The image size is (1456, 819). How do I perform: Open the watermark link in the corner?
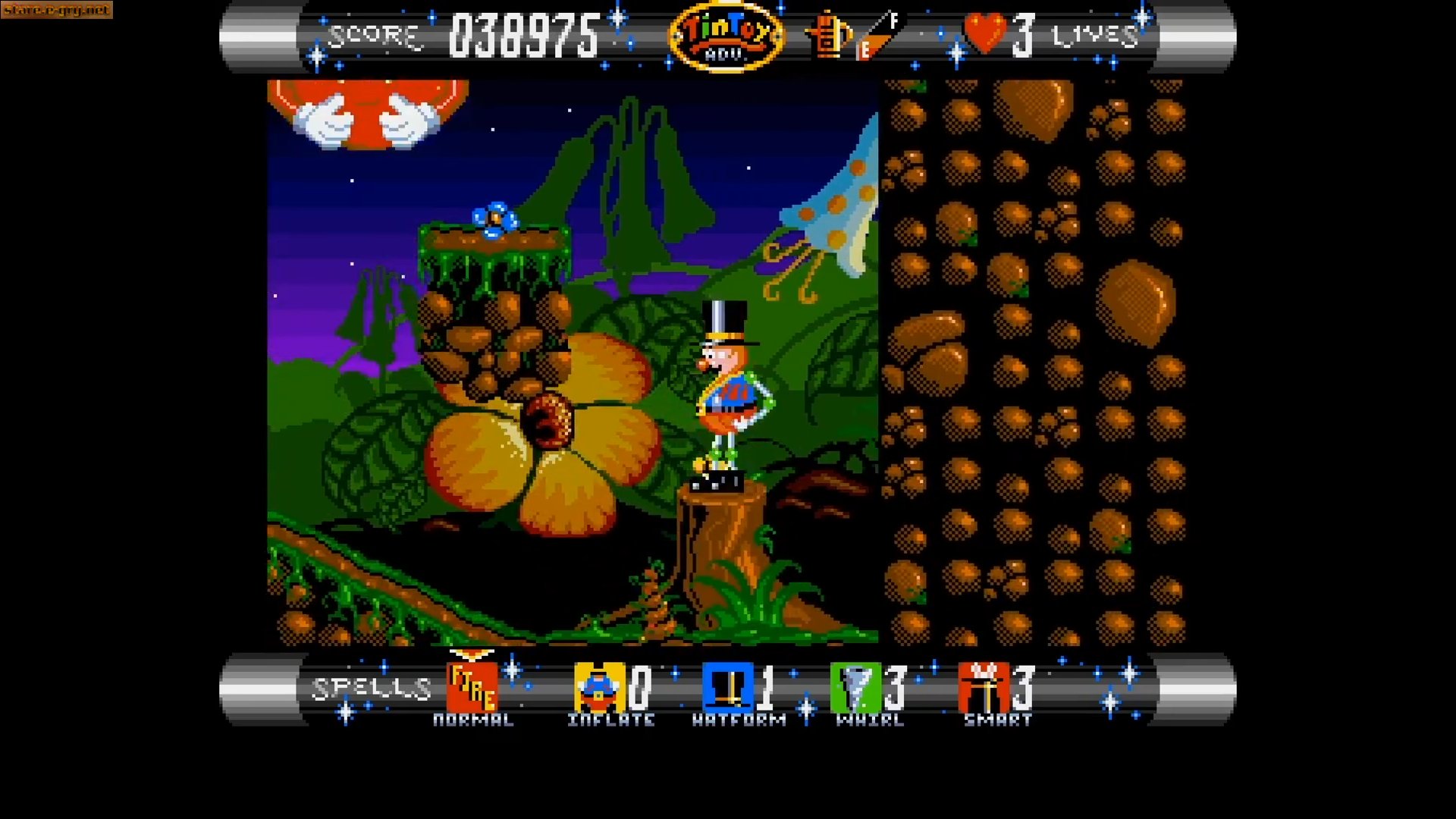click(x=56, y=10)
